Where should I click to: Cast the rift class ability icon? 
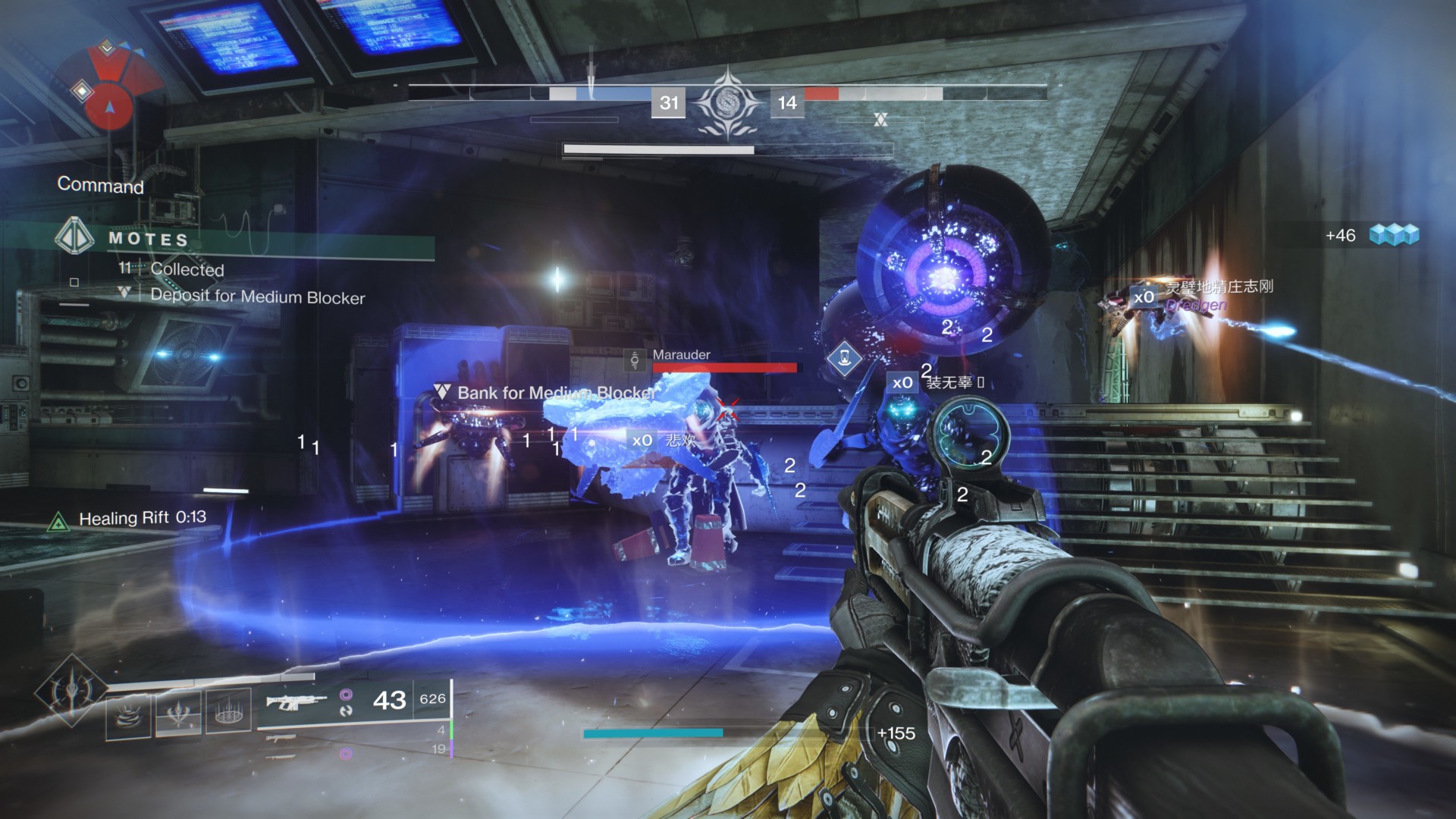tap(228, 711)
